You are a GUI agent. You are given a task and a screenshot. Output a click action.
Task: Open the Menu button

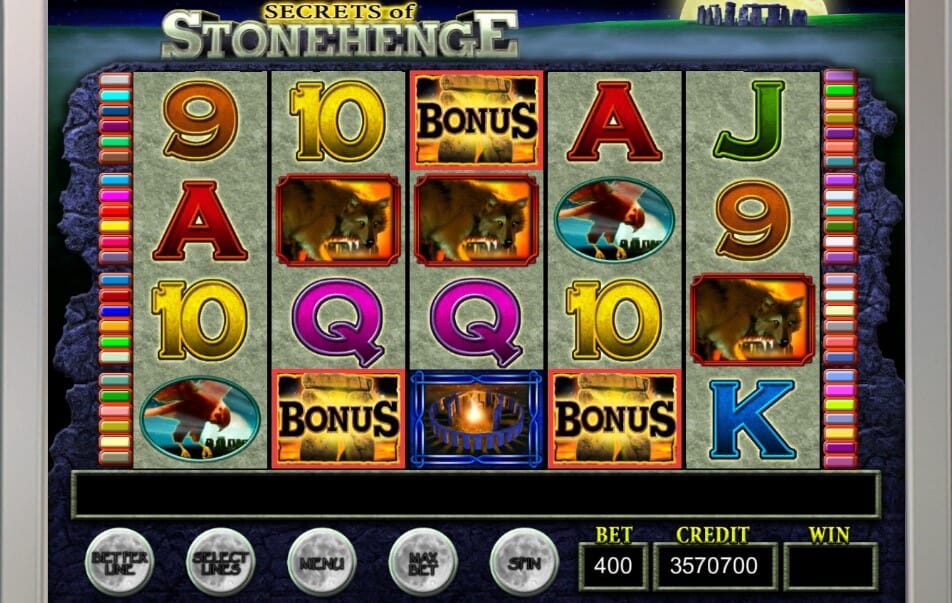[x=322, y=562]
